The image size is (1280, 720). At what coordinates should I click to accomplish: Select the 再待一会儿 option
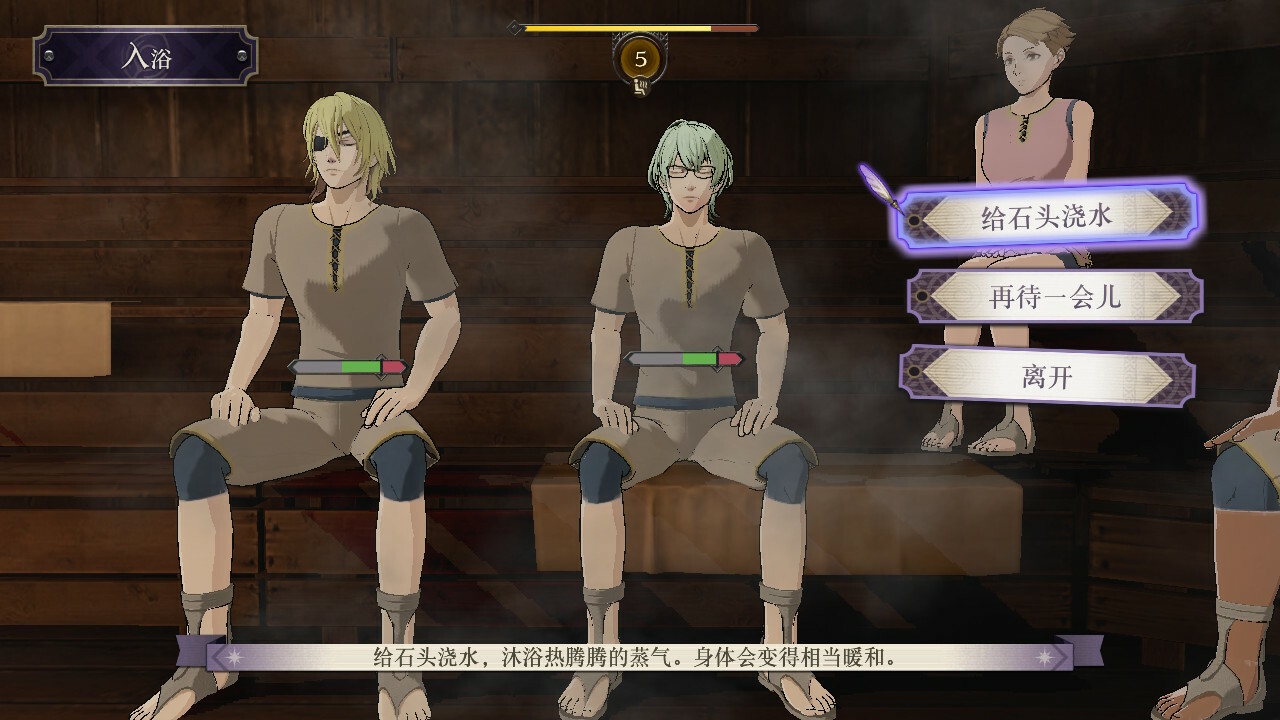click(1054, 297)
